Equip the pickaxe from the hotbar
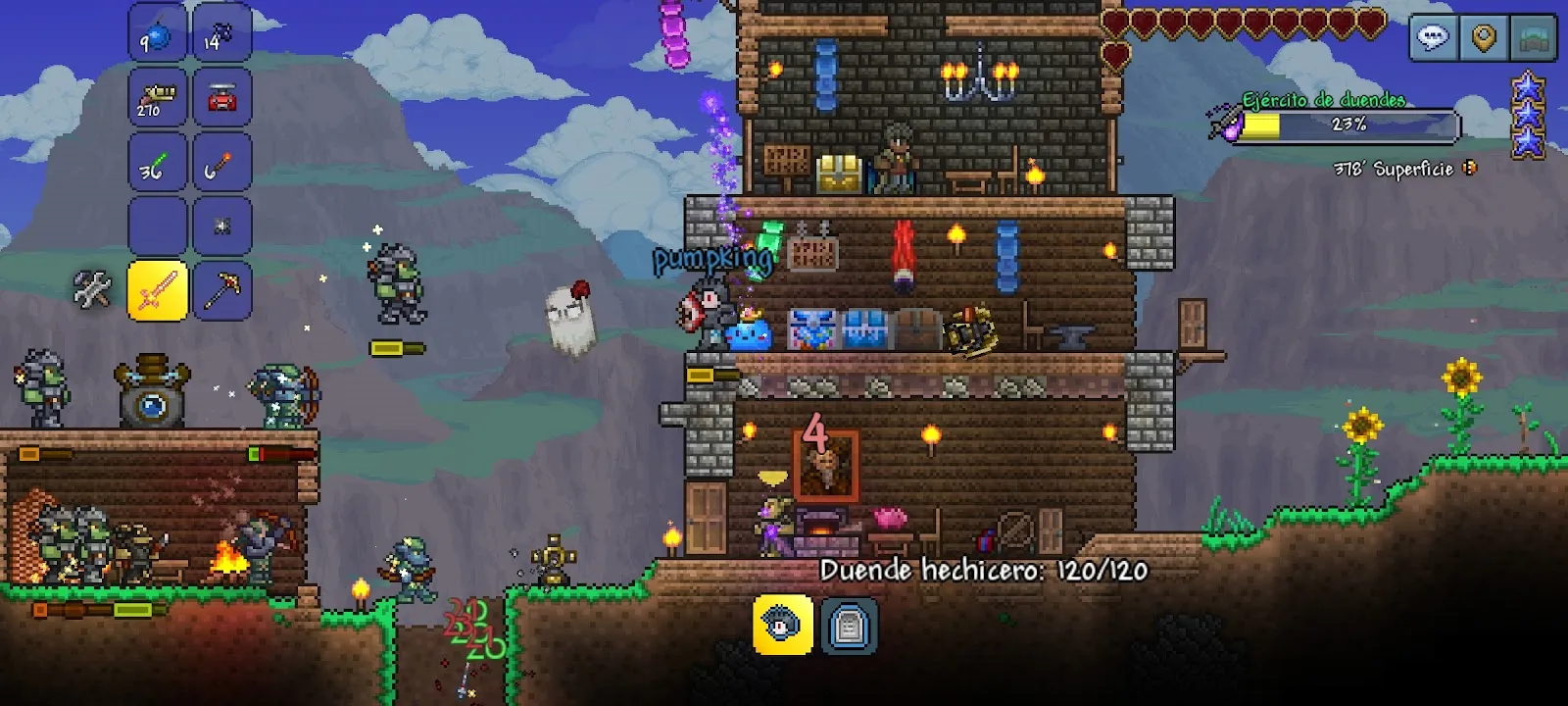The width and height of the screenshot is (1568, 706). click(x=222, y=291)
